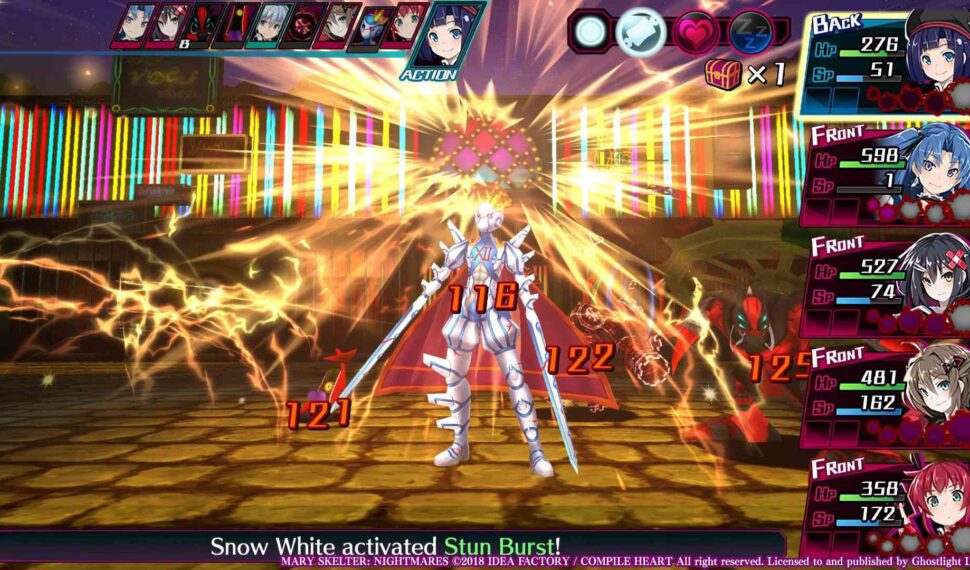The image size is (970, 570).
Task: Click the pink heart roulette icon
Action: 694,31
